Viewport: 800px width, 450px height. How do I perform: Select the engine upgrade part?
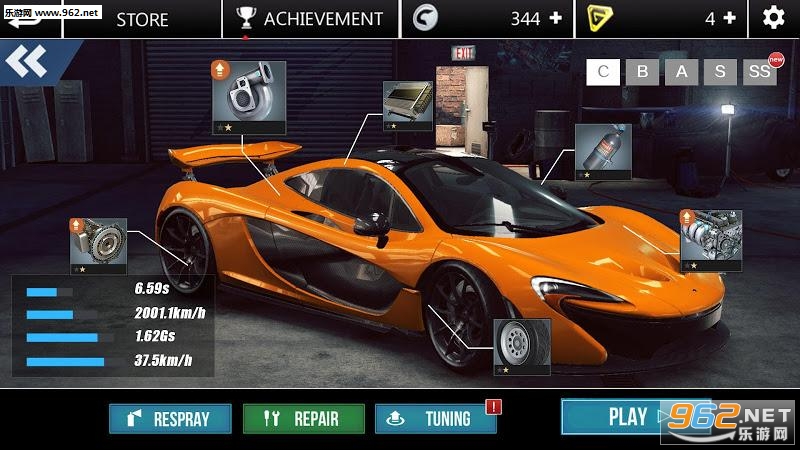pyautogui.click(x=711, y=240)
